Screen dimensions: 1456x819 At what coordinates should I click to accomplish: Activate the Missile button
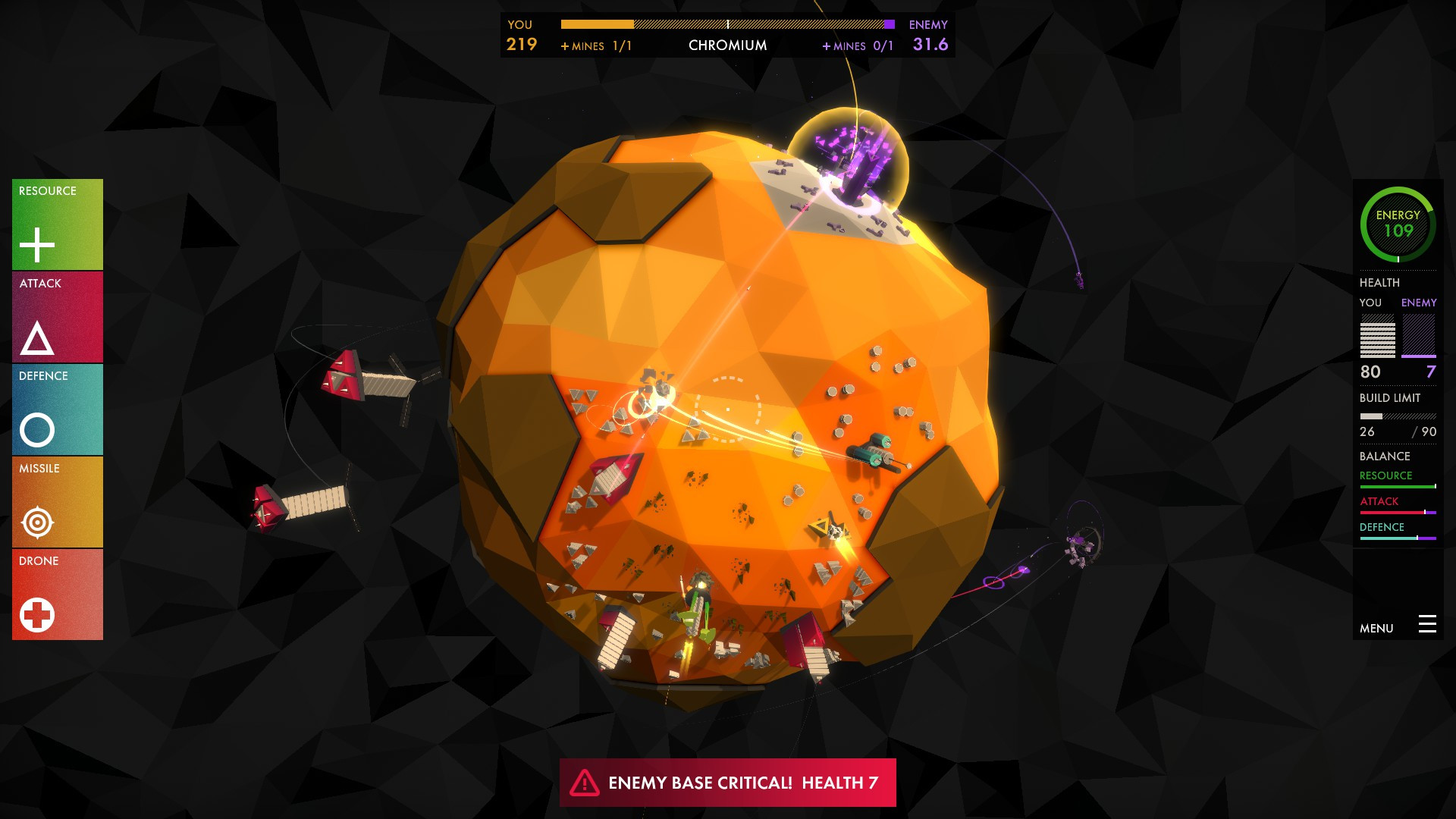click(x=58, y=503)
